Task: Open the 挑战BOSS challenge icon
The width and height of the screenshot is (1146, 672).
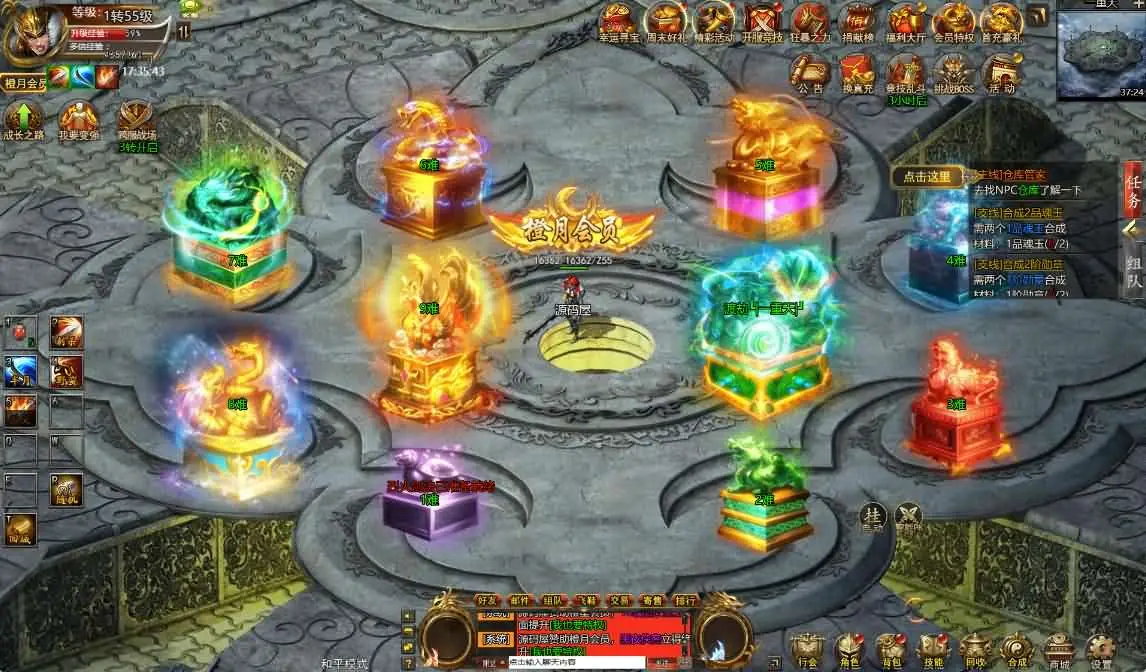Action: coord(953,72)
